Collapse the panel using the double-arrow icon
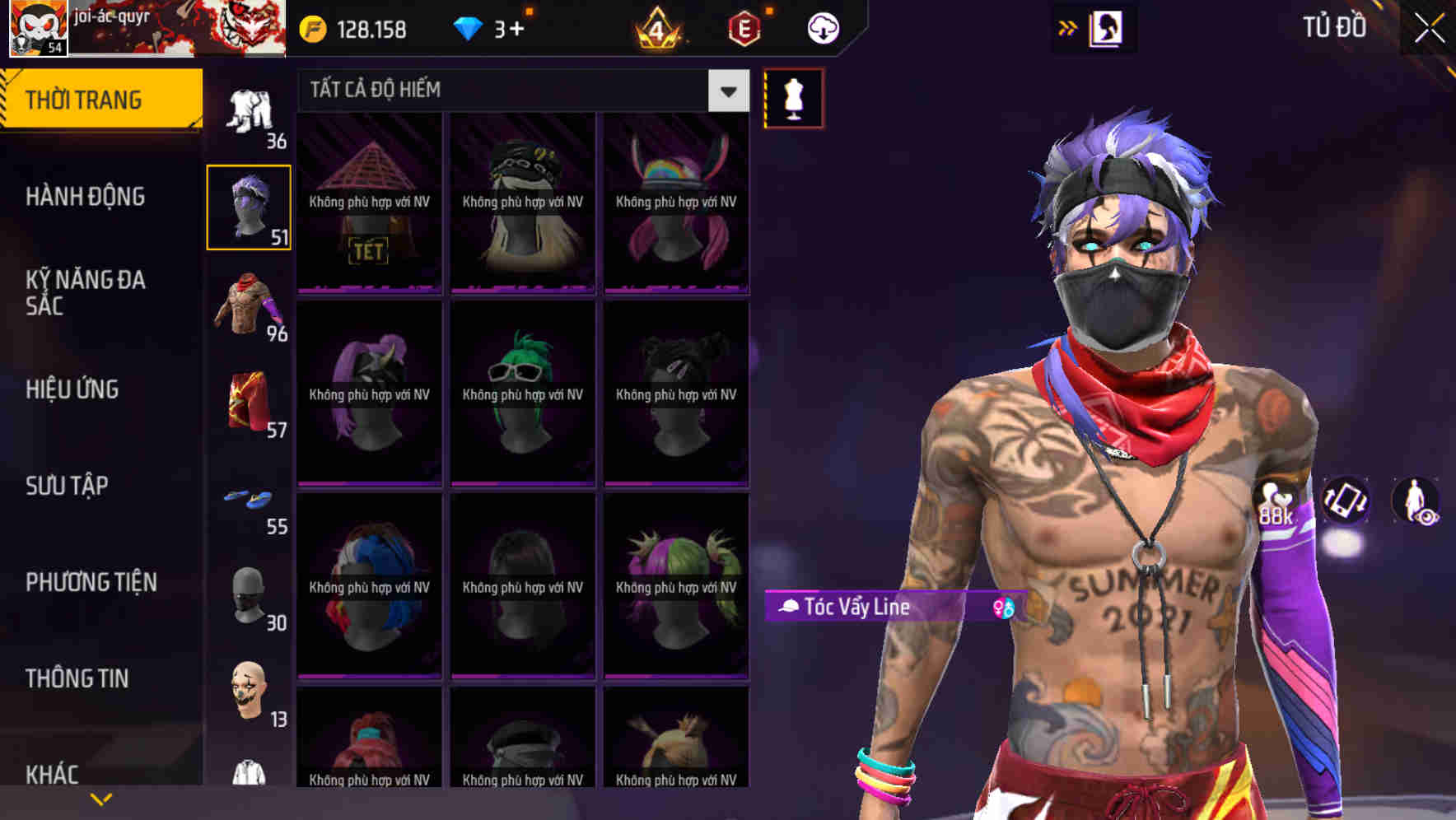 (x=1067, y=27)
